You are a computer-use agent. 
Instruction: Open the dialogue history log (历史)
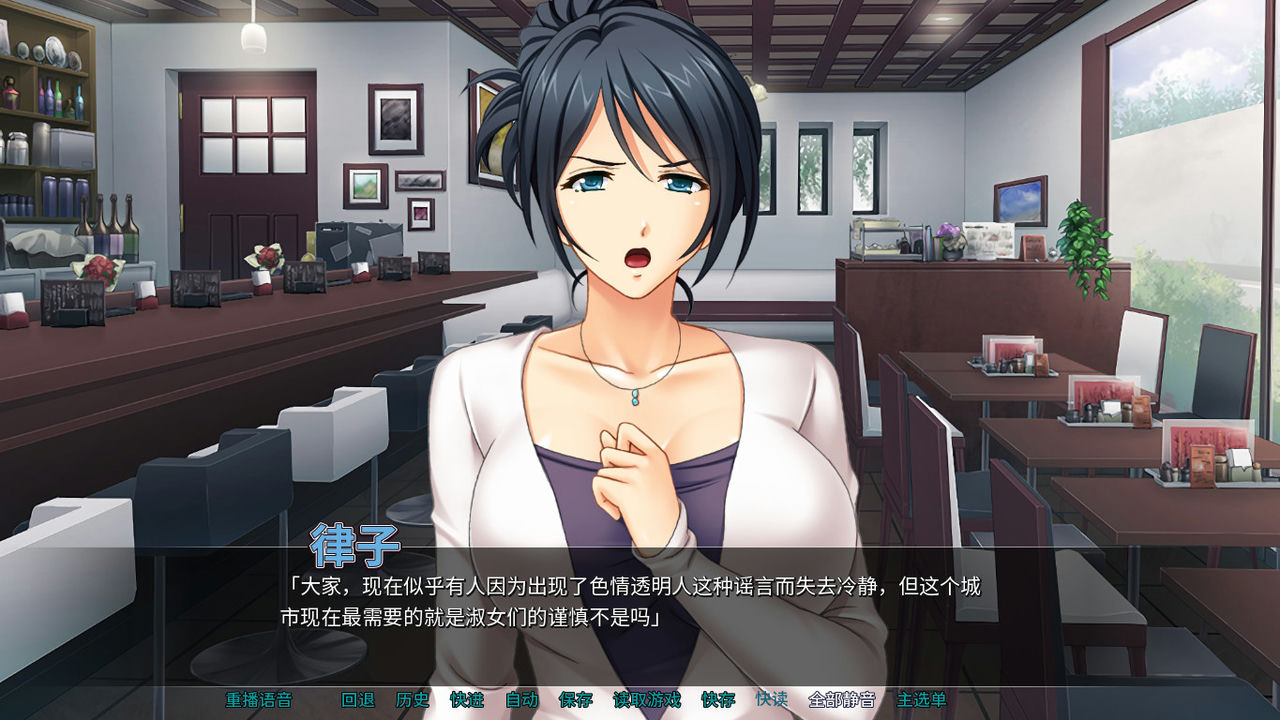[410, 703]
